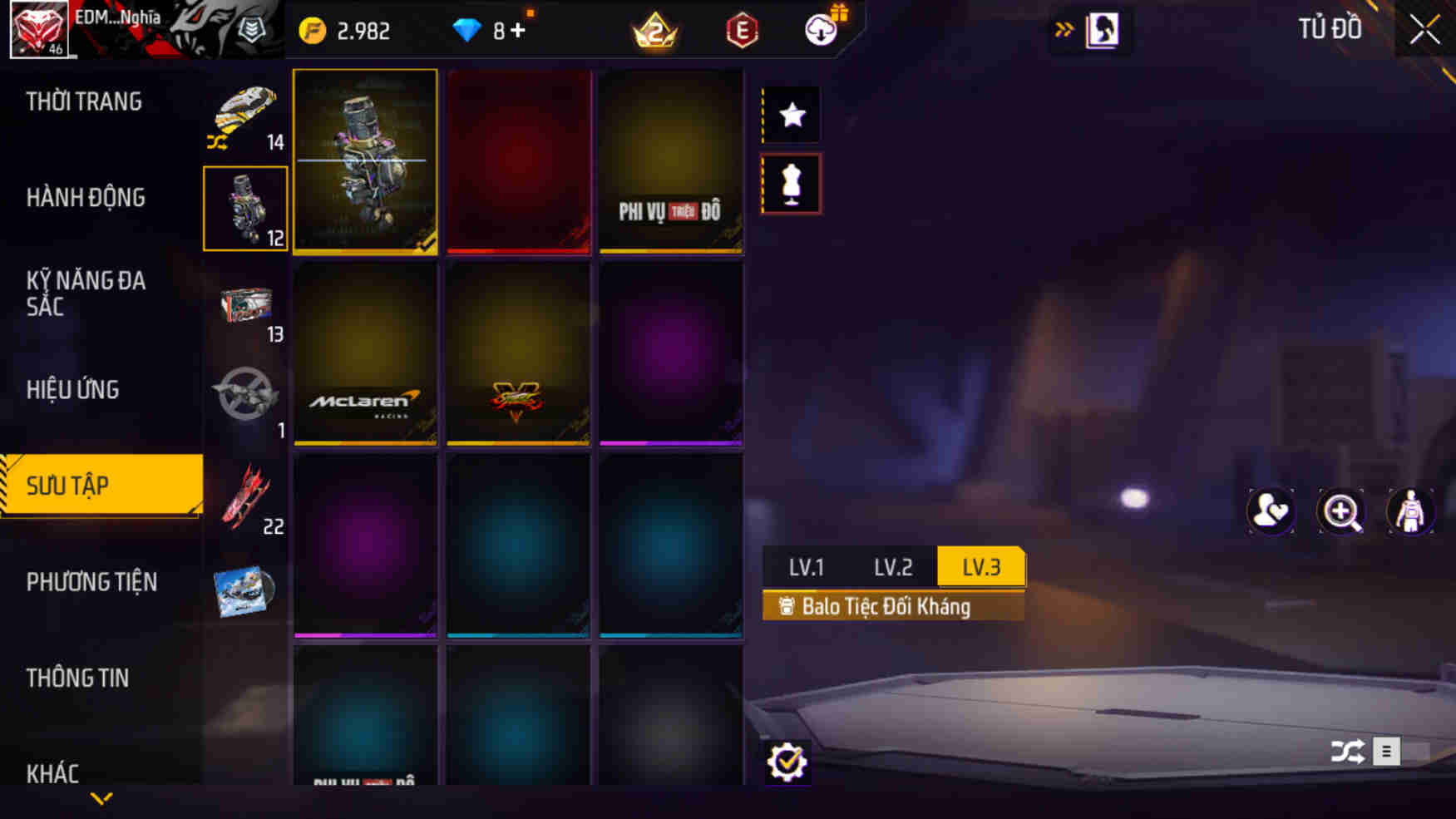Viewport: 1456px width, 819px height.
Task: Select the McLaren backpack card thumbnail
Action: point(365,355)
